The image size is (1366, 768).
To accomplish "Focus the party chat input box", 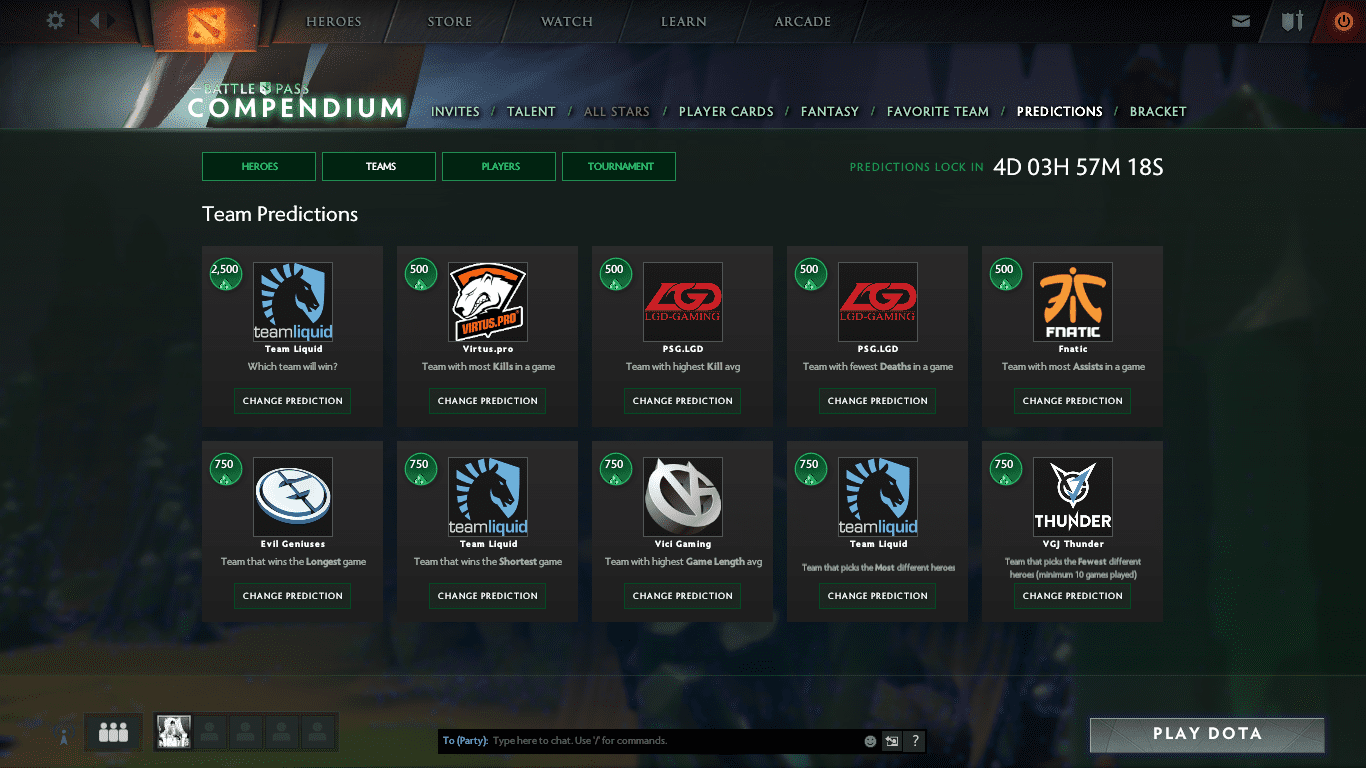I will pyautogui.click(x=670, y=741).
